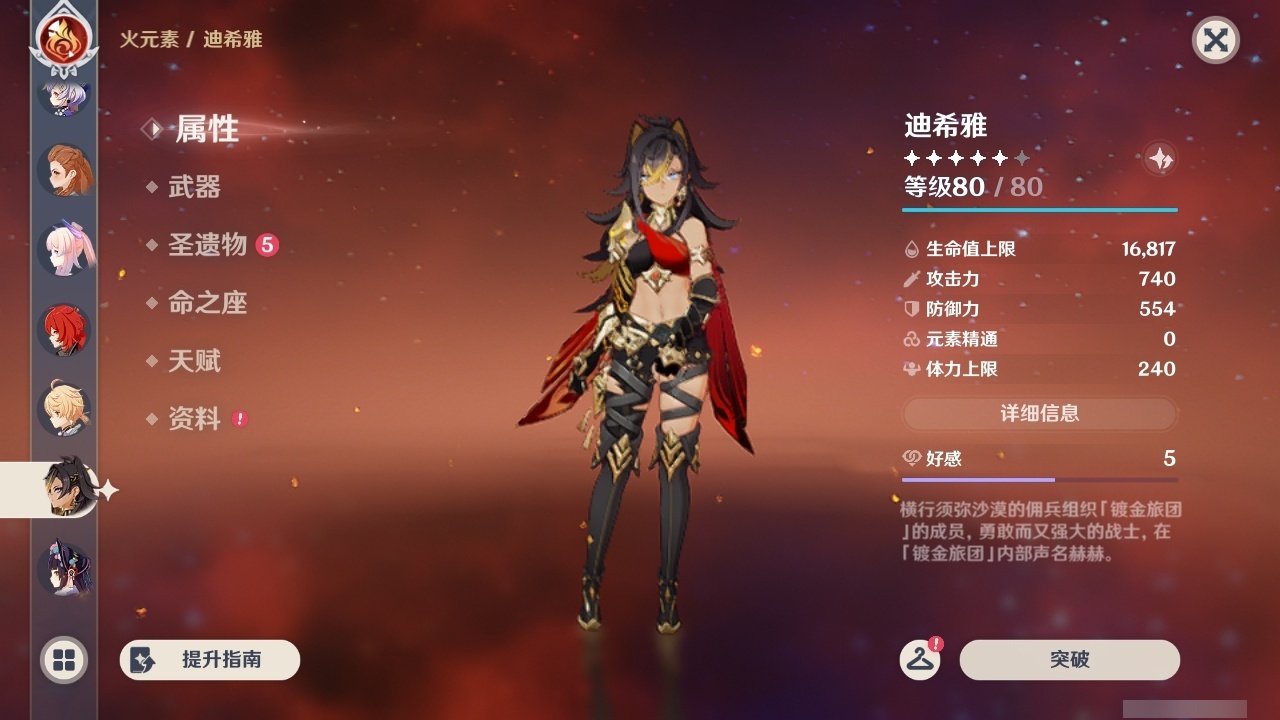Click the sparkle icon beside the star rating
Viewport: 1280px width, 720px height.
(x=1159, y=158)
